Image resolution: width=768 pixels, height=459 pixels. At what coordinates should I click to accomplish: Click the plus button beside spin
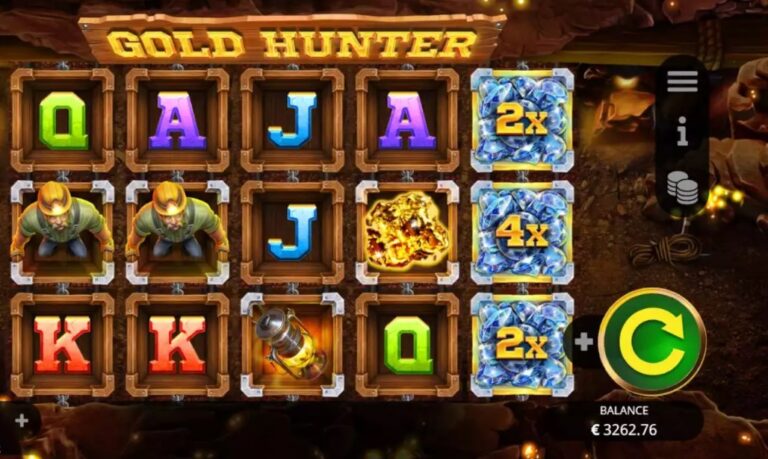[584, 342]
